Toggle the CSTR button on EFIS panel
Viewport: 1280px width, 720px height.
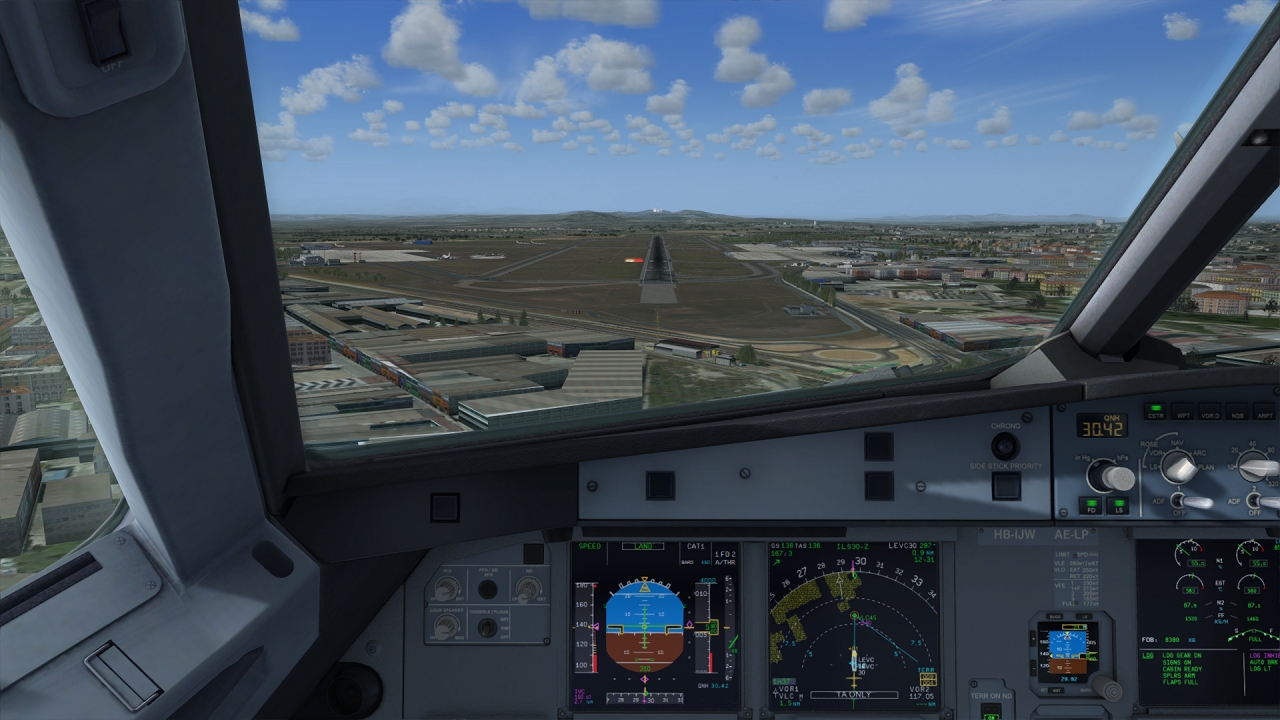pos(1155,411)
